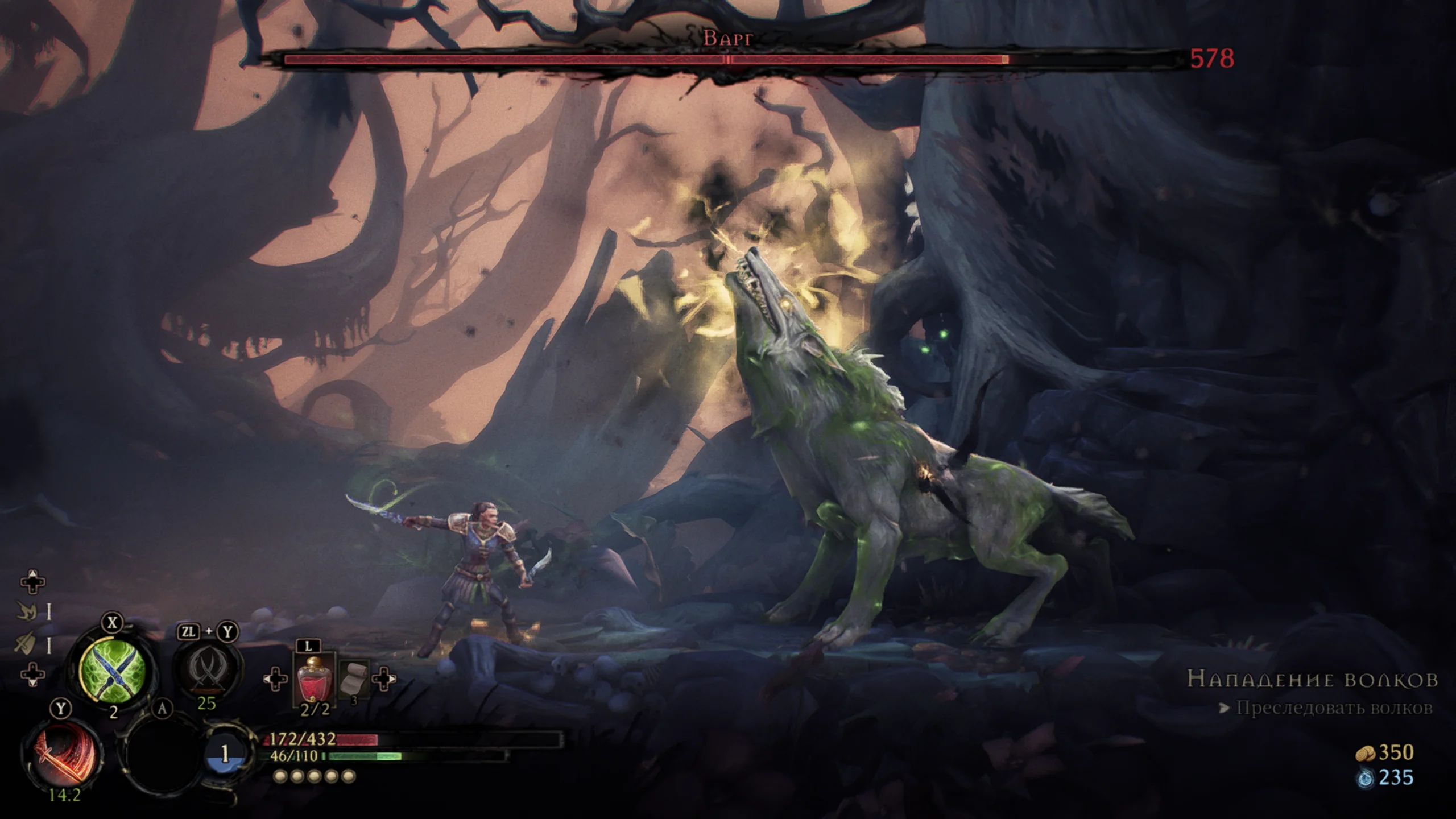The image size is (1456, 819).
Task: Click the wolf-head stance icon
Action: click(x=26, y=611)
